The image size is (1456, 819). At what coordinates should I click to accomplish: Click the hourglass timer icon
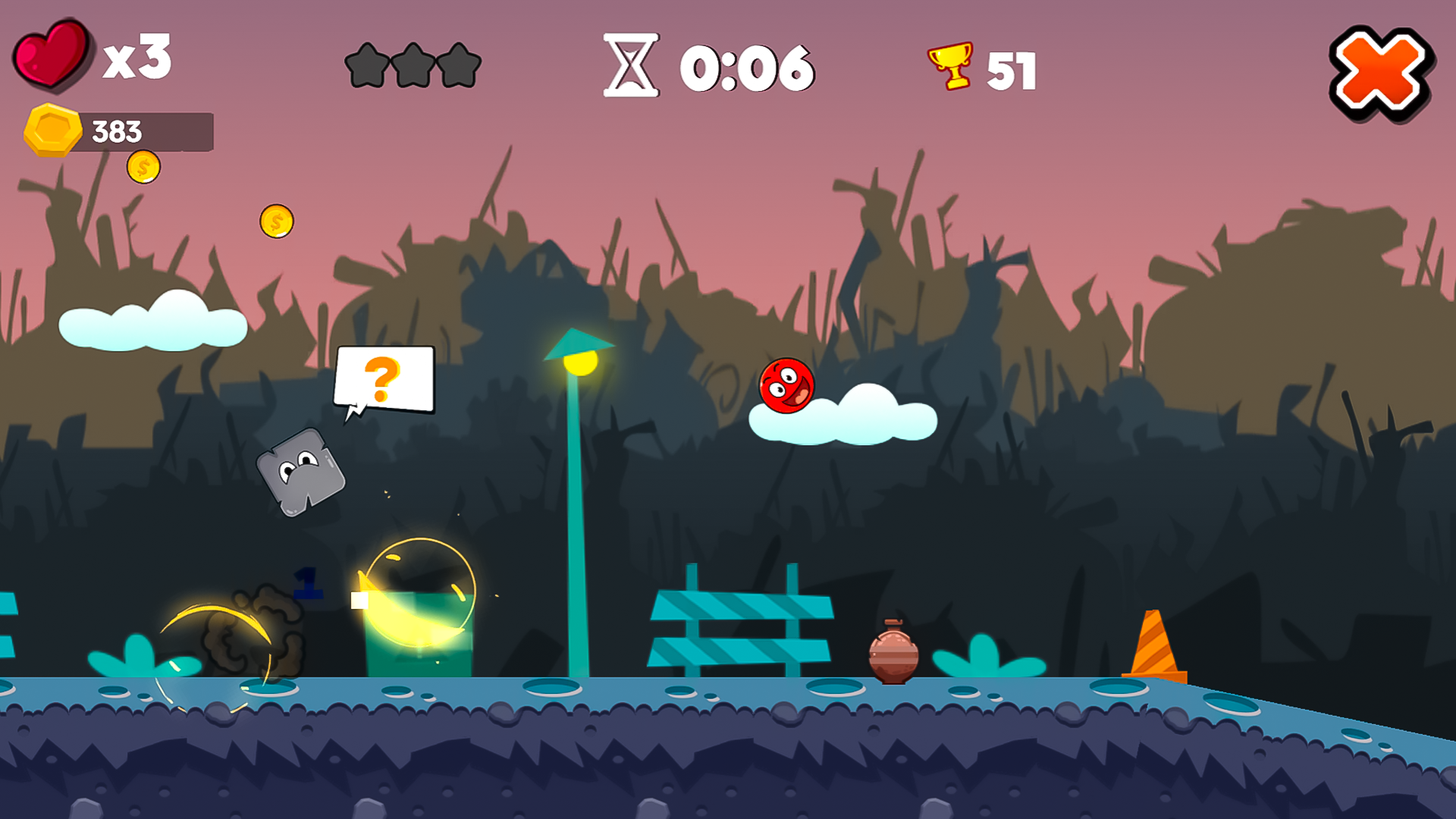[632, 66]
